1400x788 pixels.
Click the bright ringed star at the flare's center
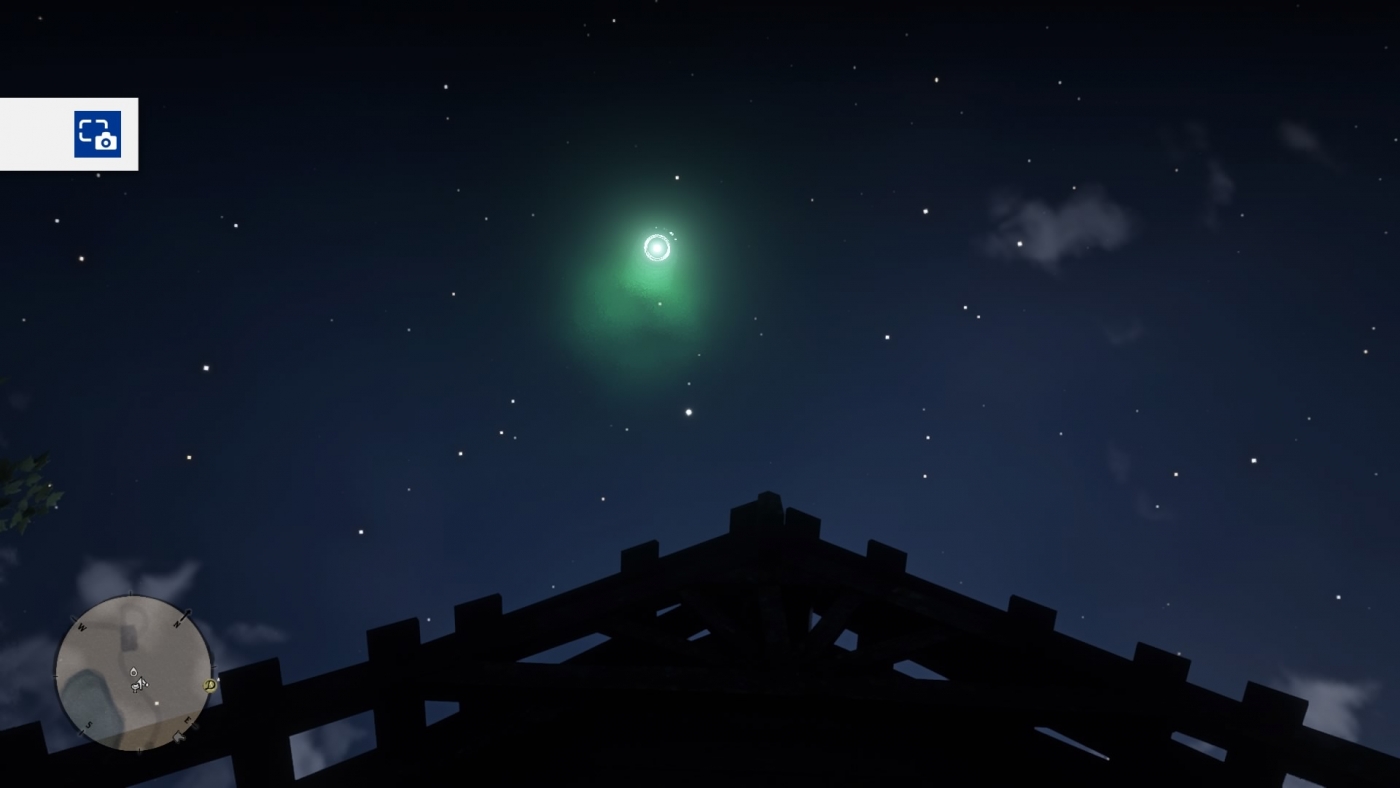(657, 248)
